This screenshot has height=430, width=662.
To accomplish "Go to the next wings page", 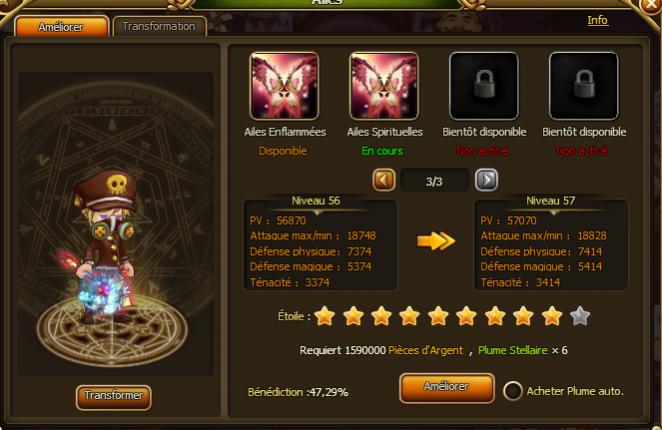I will [x=486, y=180].
